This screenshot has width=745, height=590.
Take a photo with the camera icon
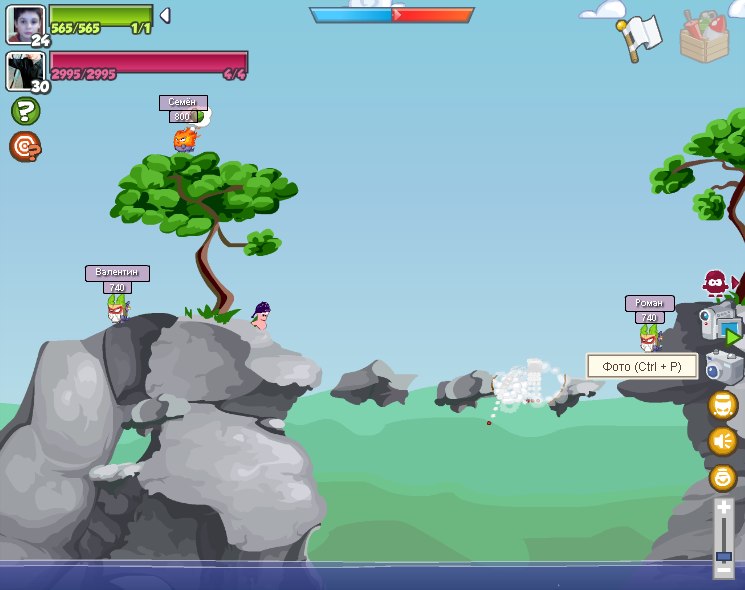(x=724, y=366)
